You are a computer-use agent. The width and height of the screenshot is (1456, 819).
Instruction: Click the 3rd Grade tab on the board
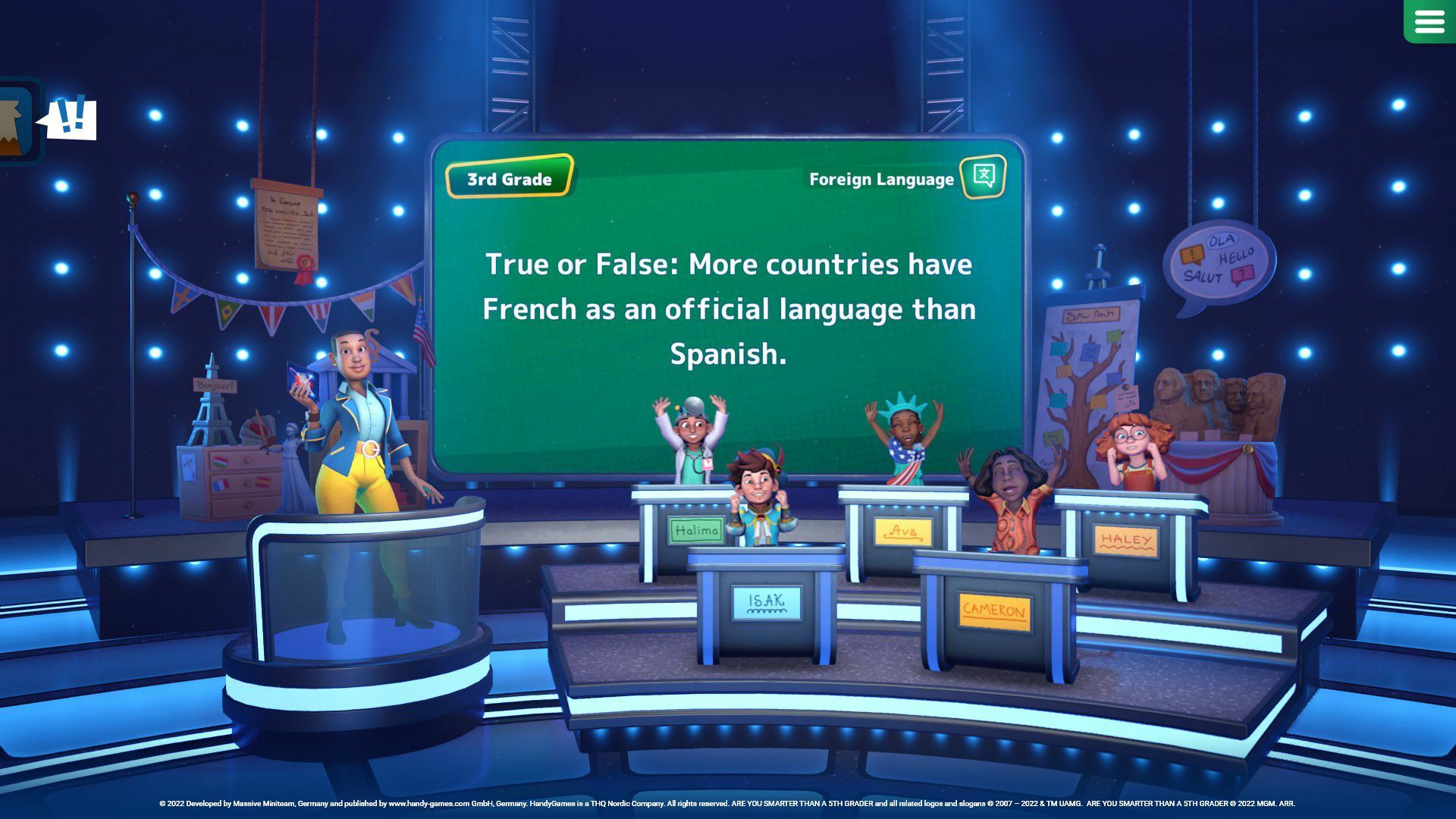(509, 180)
